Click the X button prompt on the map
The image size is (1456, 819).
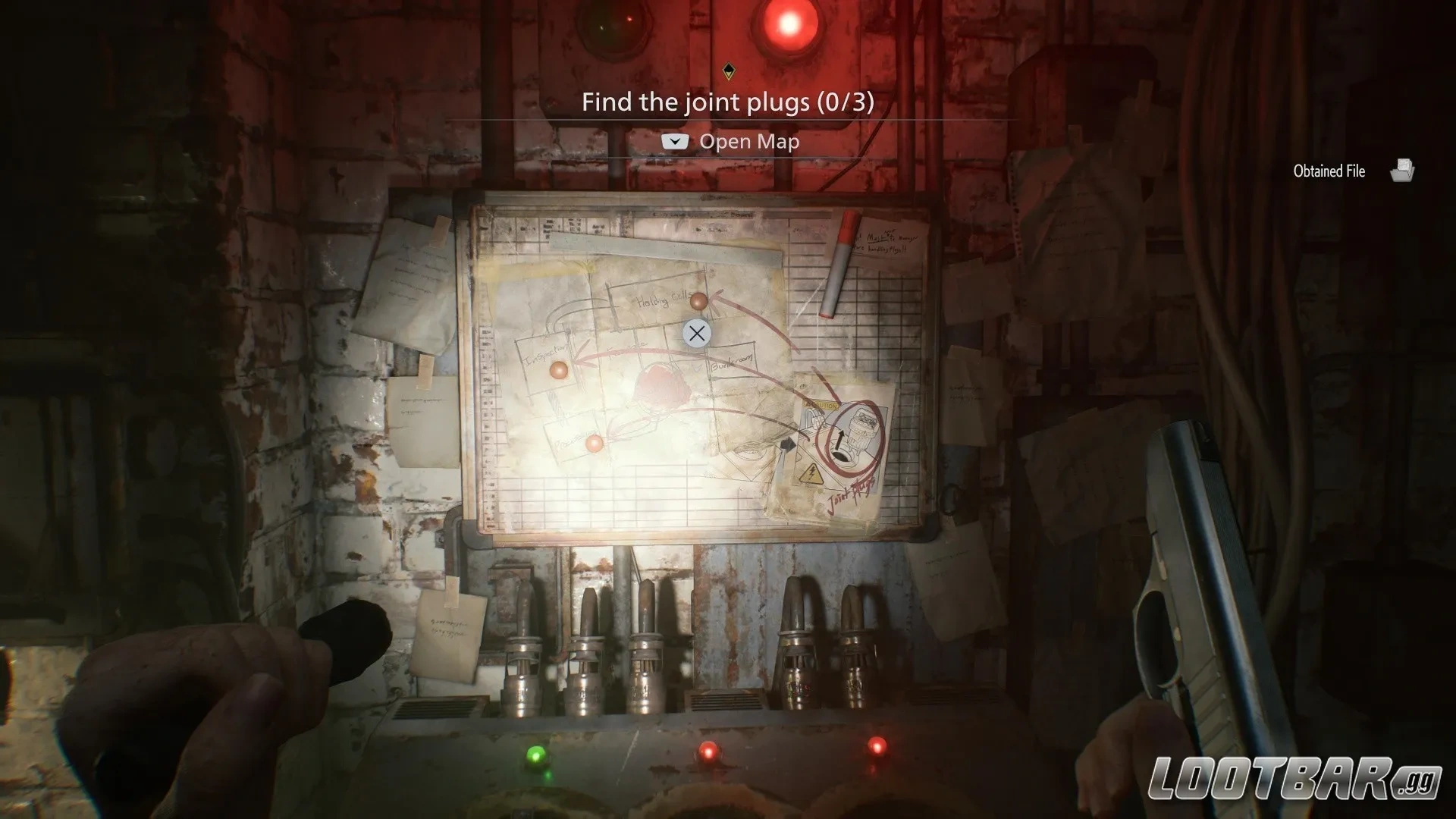click(x=697, y=333)
